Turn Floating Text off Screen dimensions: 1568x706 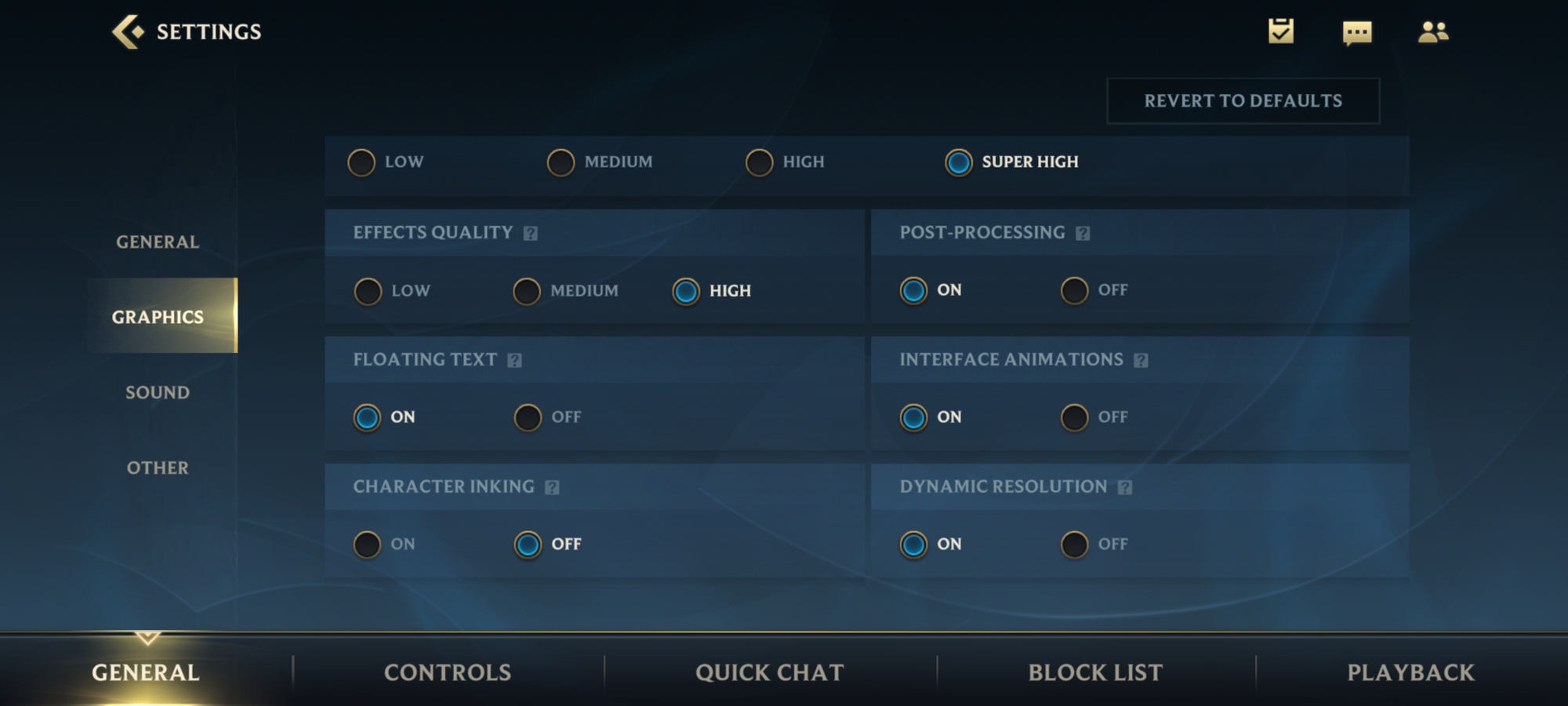528,417
